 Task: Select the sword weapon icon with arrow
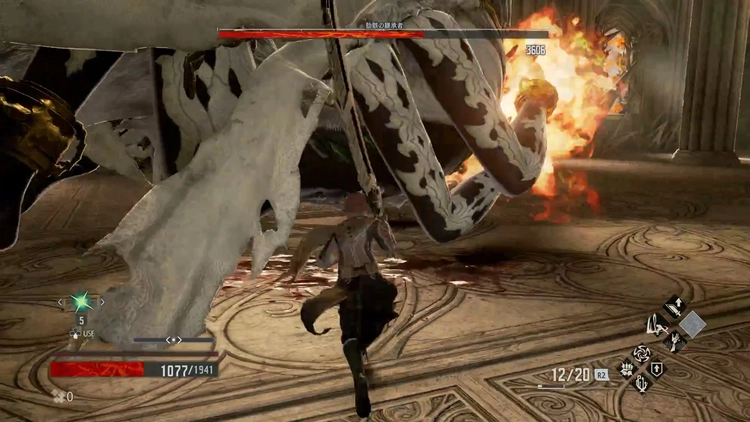pyautogui.click(x=673, y=306)
